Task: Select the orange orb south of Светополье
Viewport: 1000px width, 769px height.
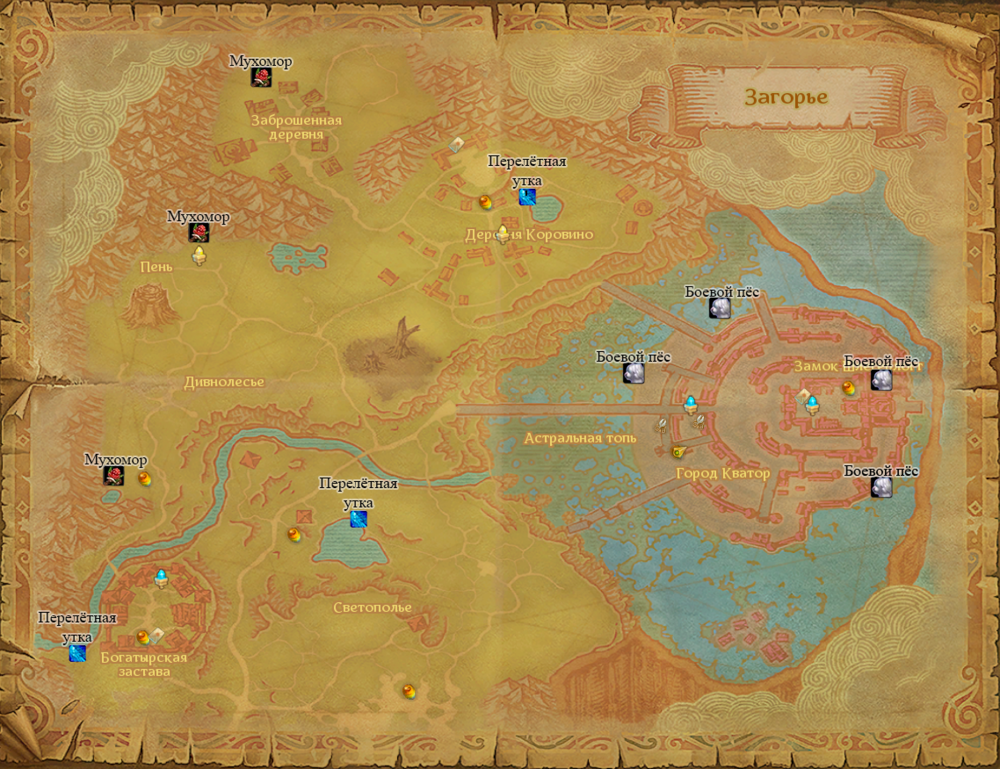Action: [408, 691]
